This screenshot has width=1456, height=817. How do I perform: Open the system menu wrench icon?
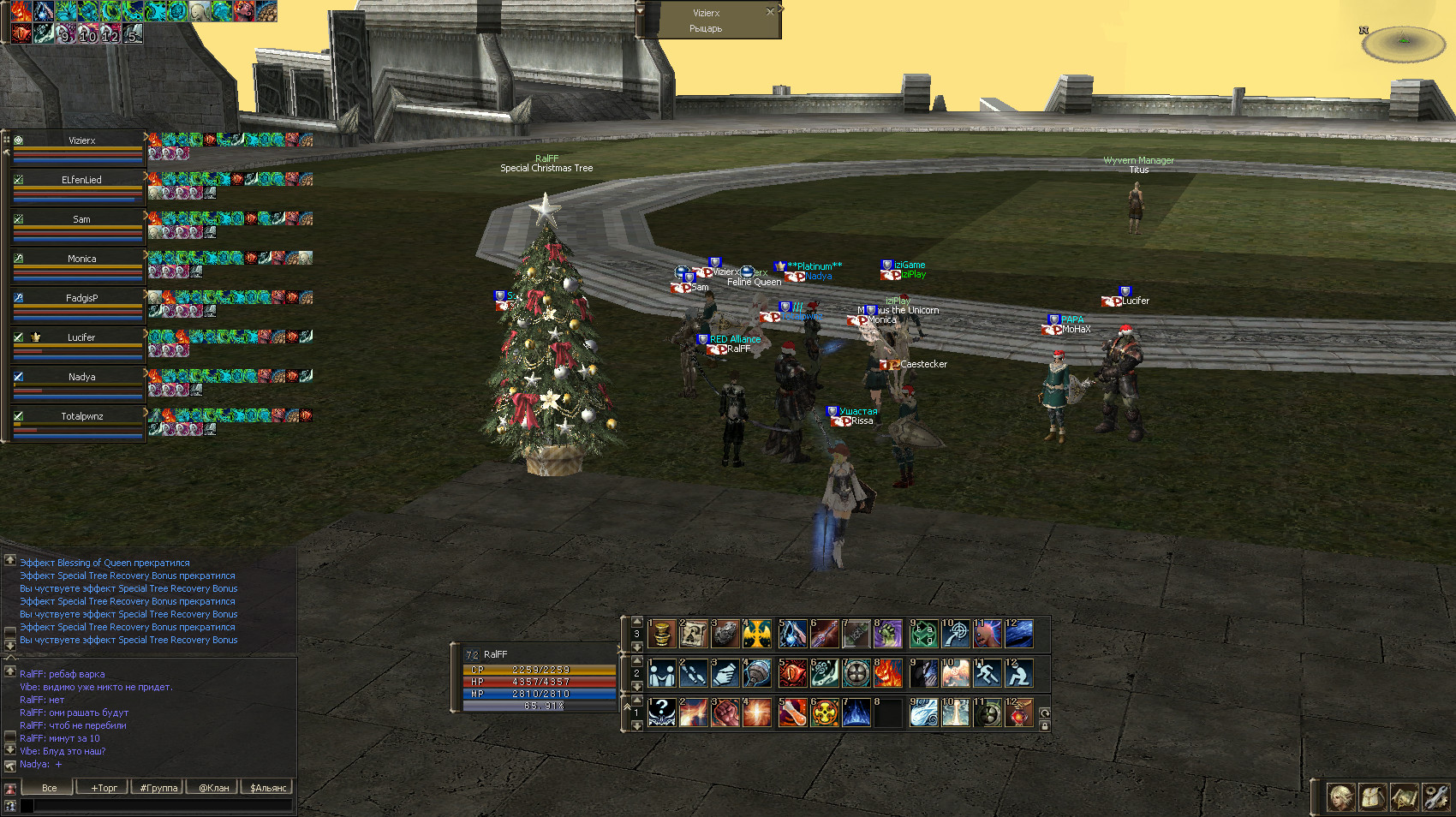click(1435, 797)
